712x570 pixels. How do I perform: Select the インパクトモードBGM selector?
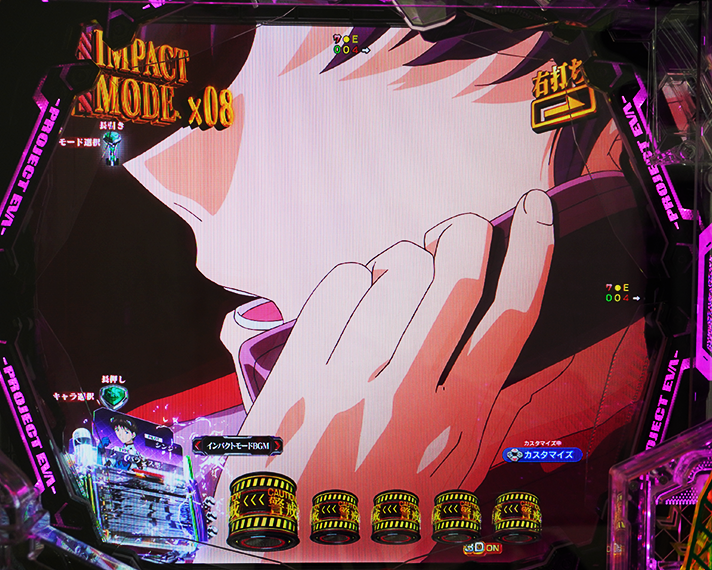(x=238, y=445)
